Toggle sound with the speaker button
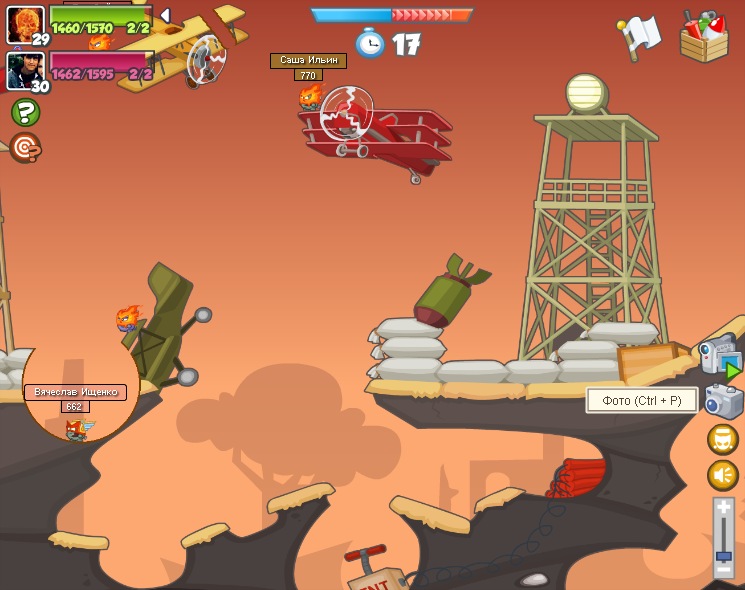This screenshot has width=745, height=590. [723, 475]
